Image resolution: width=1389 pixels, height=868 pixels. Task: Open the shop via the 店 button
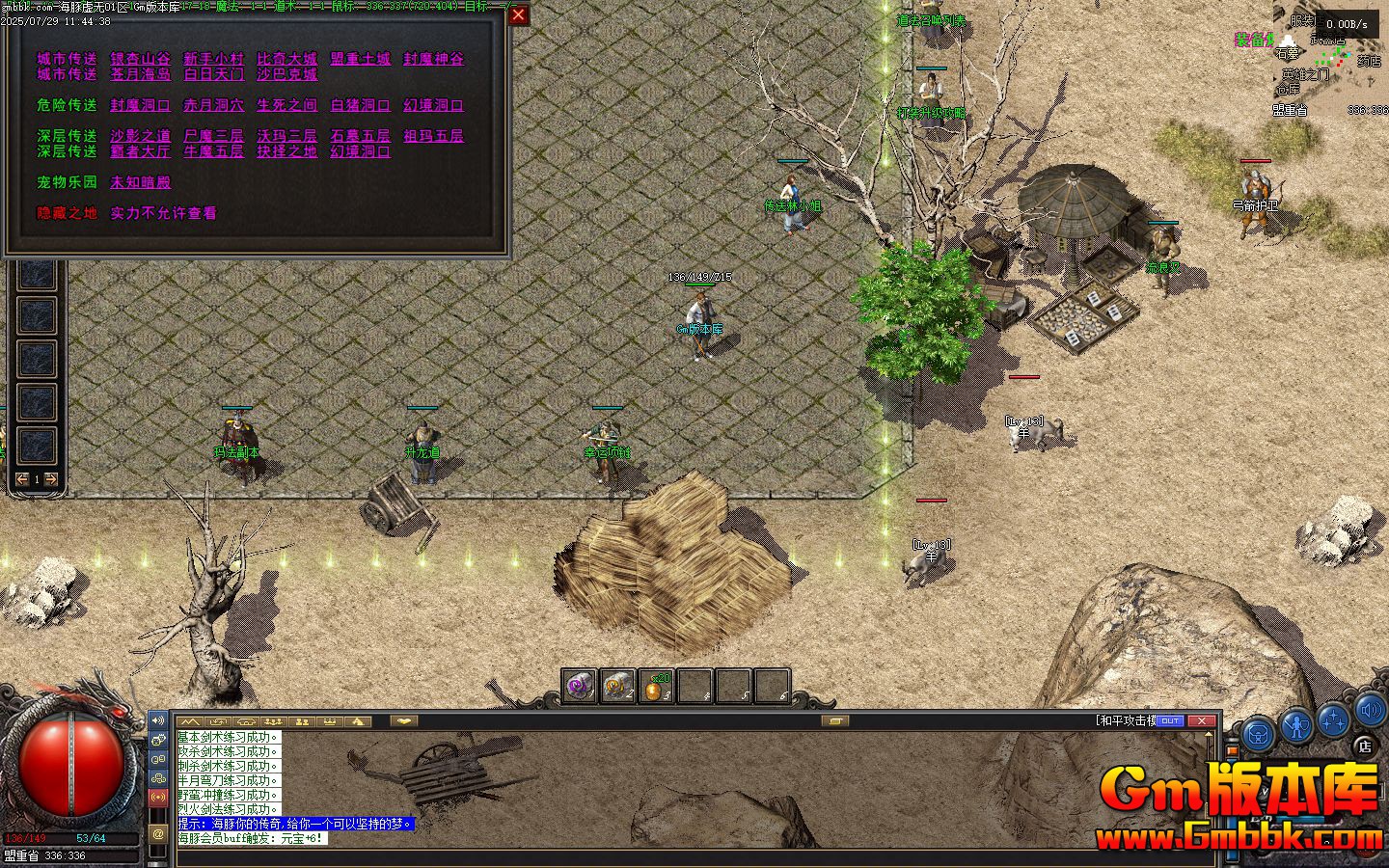[x=1364, y=745]
